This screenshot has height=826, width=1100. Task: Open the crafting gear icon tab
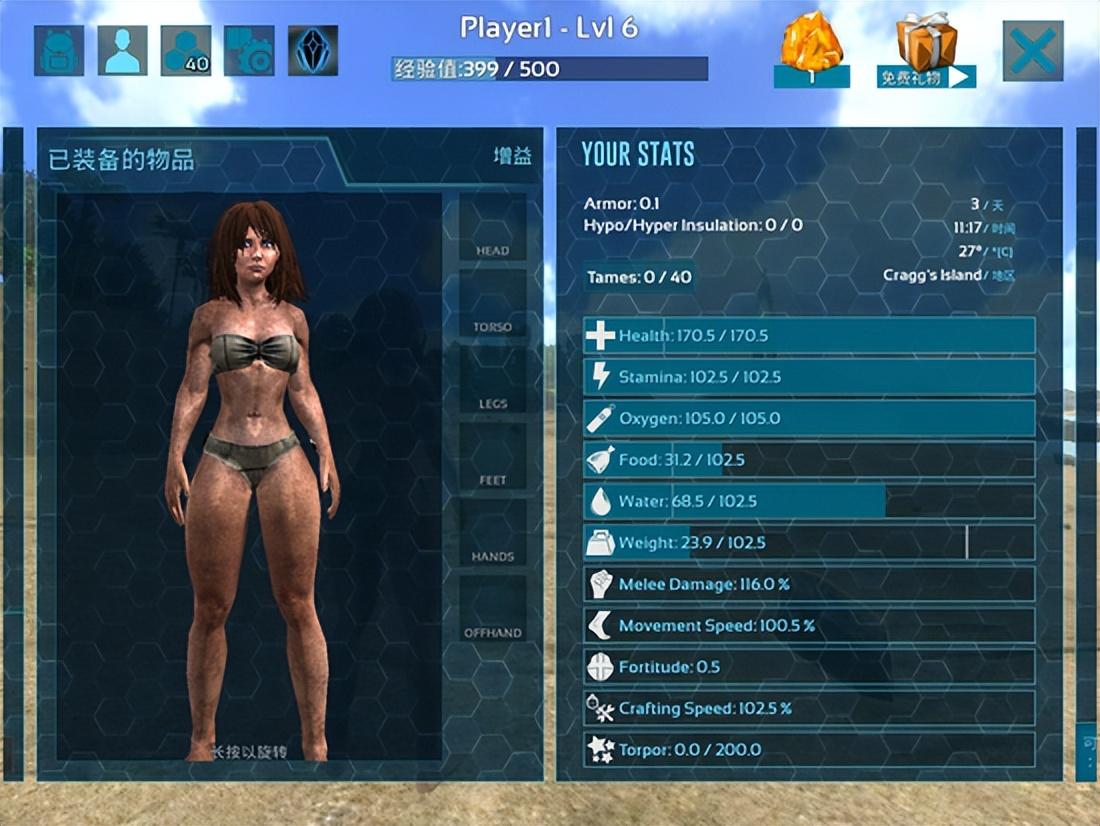249,50
